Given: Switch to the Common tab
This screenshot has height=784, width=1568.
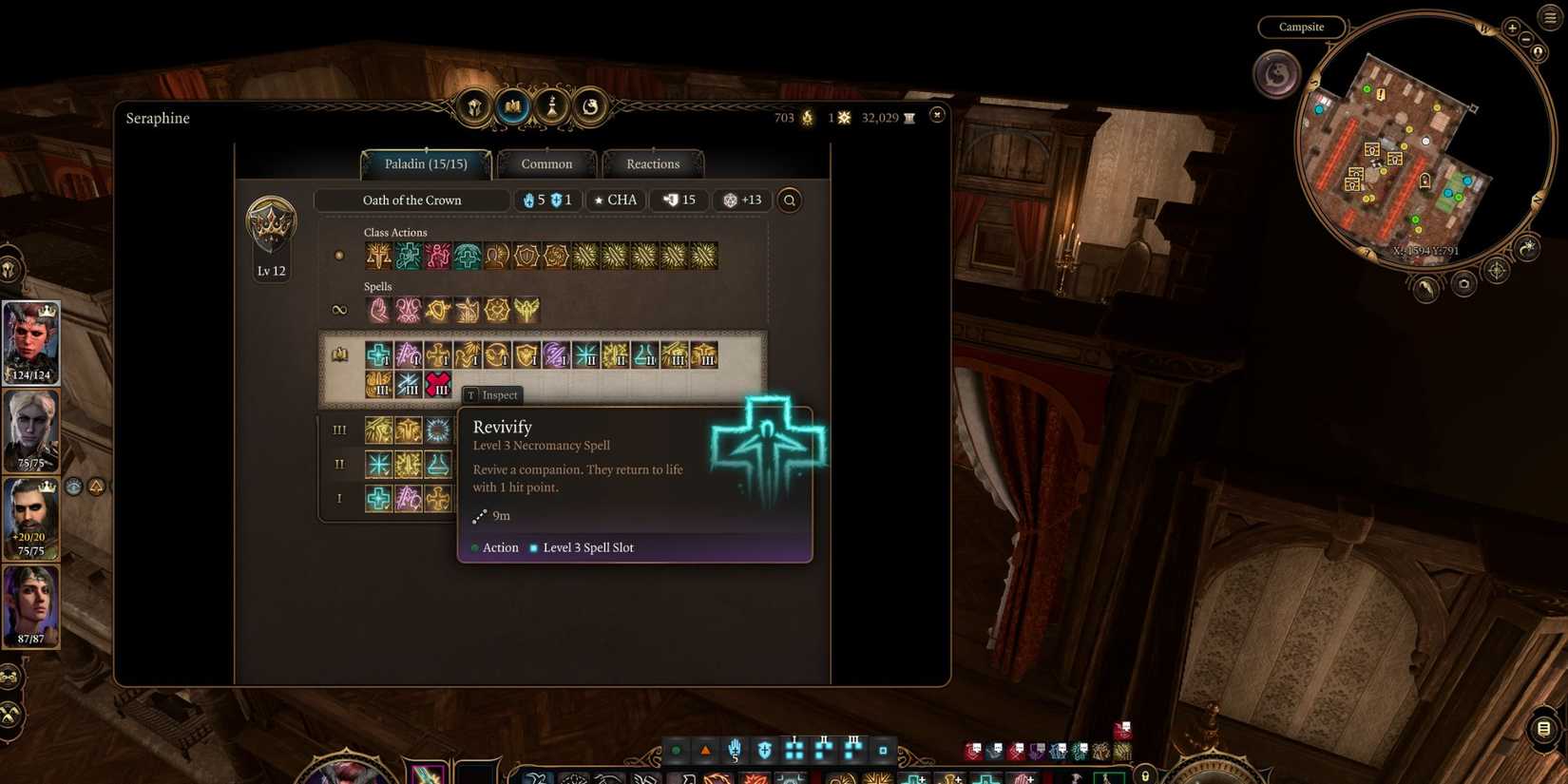Looking at the screenshot, I should (546, 163).
